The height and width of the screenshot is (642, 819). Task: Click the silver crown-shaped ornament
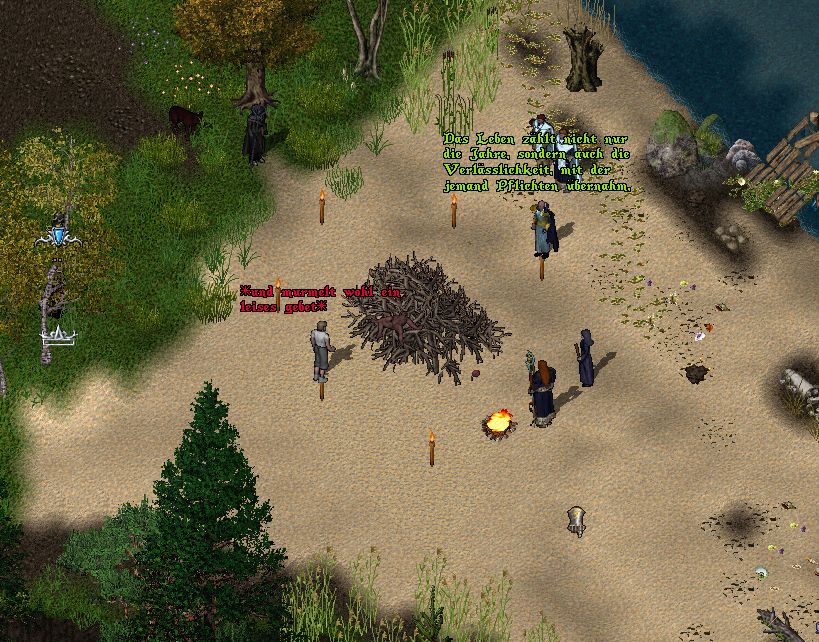59,337
